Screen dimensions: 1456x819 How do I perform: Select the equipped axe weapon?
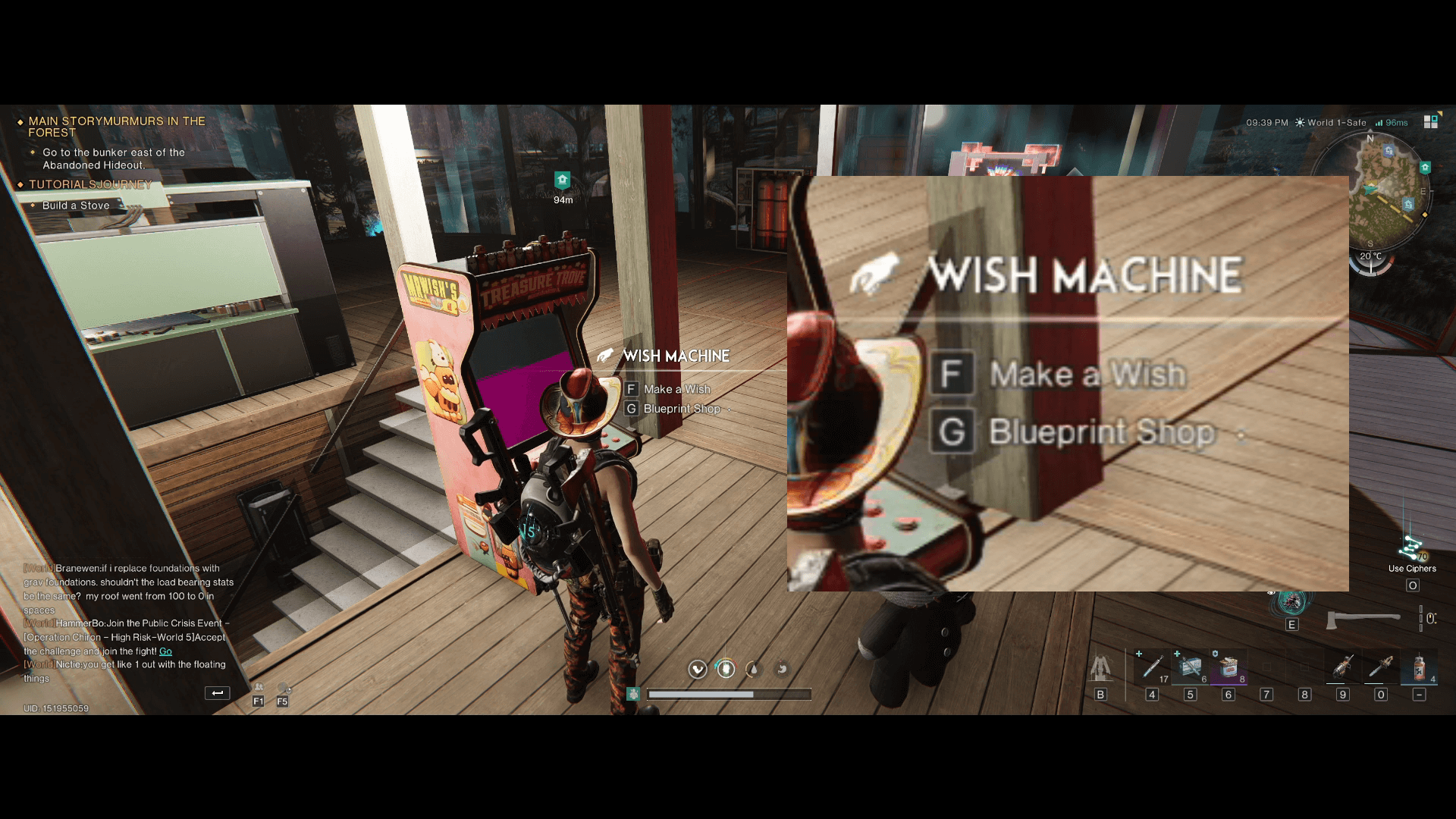pos(1362,620)
